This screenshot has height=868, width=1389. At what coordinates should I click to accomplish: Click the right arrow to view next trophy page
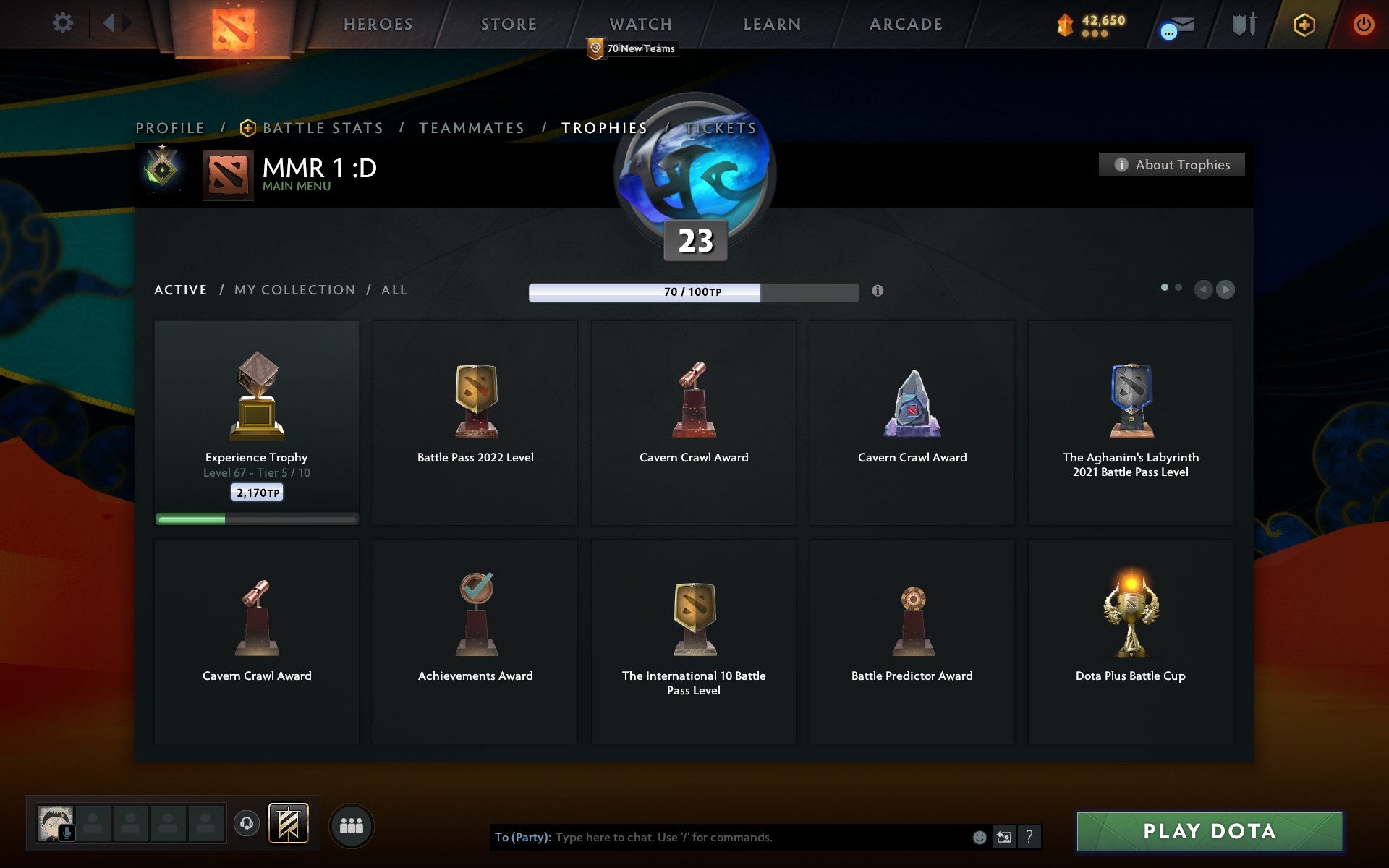1226,289
